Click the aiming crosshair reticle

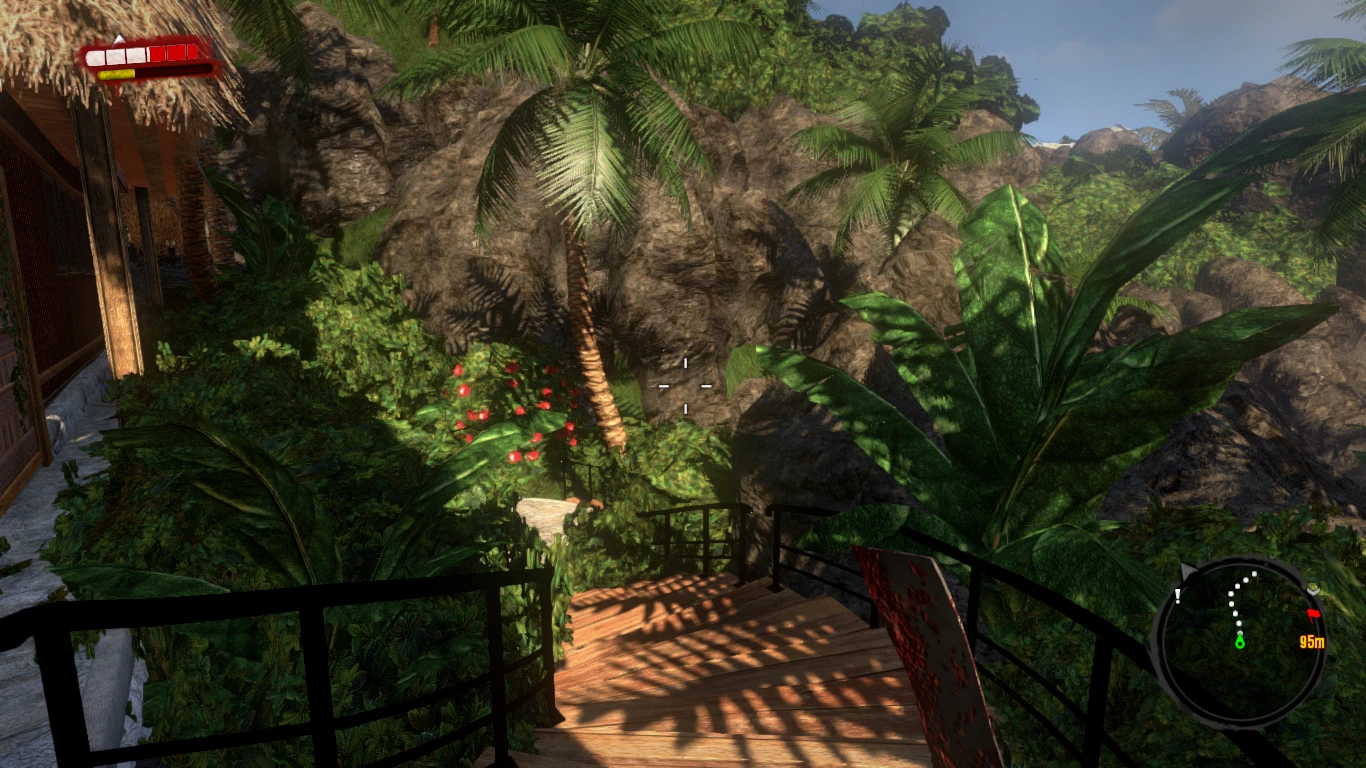click(685, 385)
